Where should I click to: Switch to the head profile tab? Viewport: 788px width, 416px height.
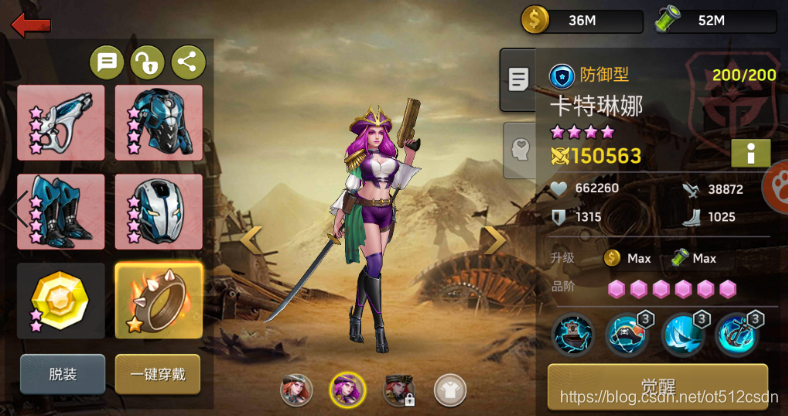tap(519, 148)
